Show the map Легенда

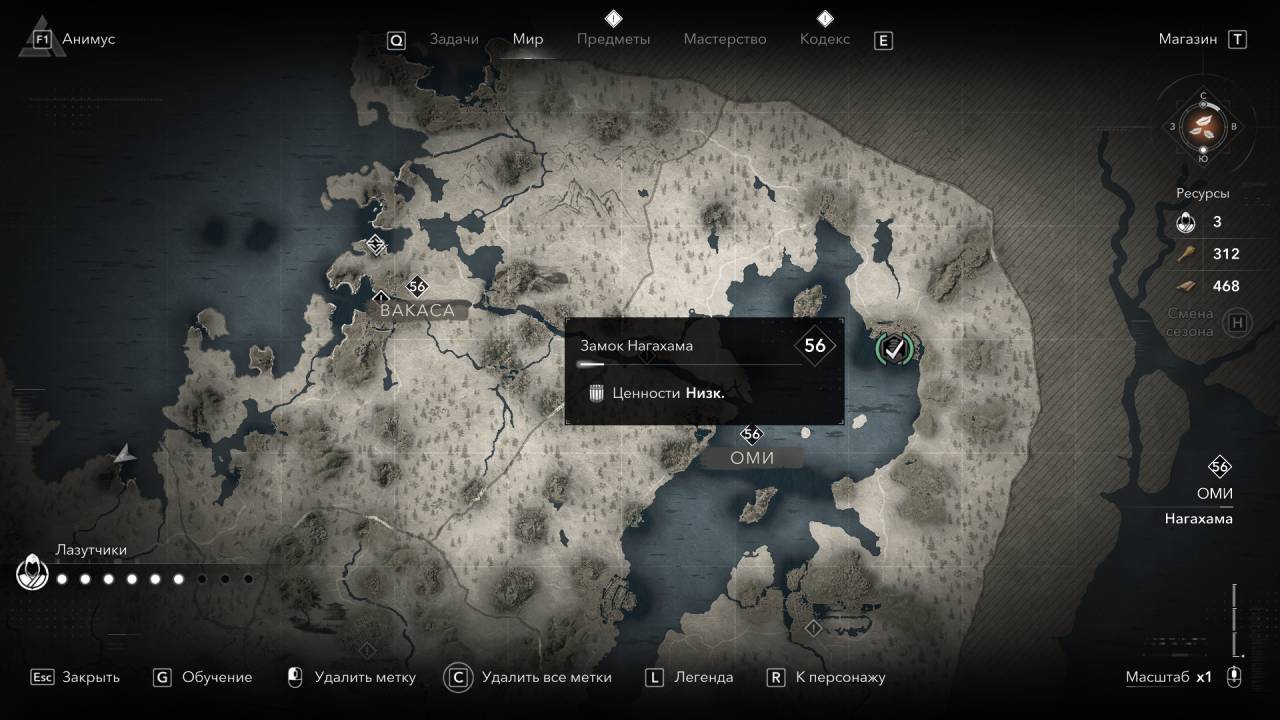click(705, 677)
